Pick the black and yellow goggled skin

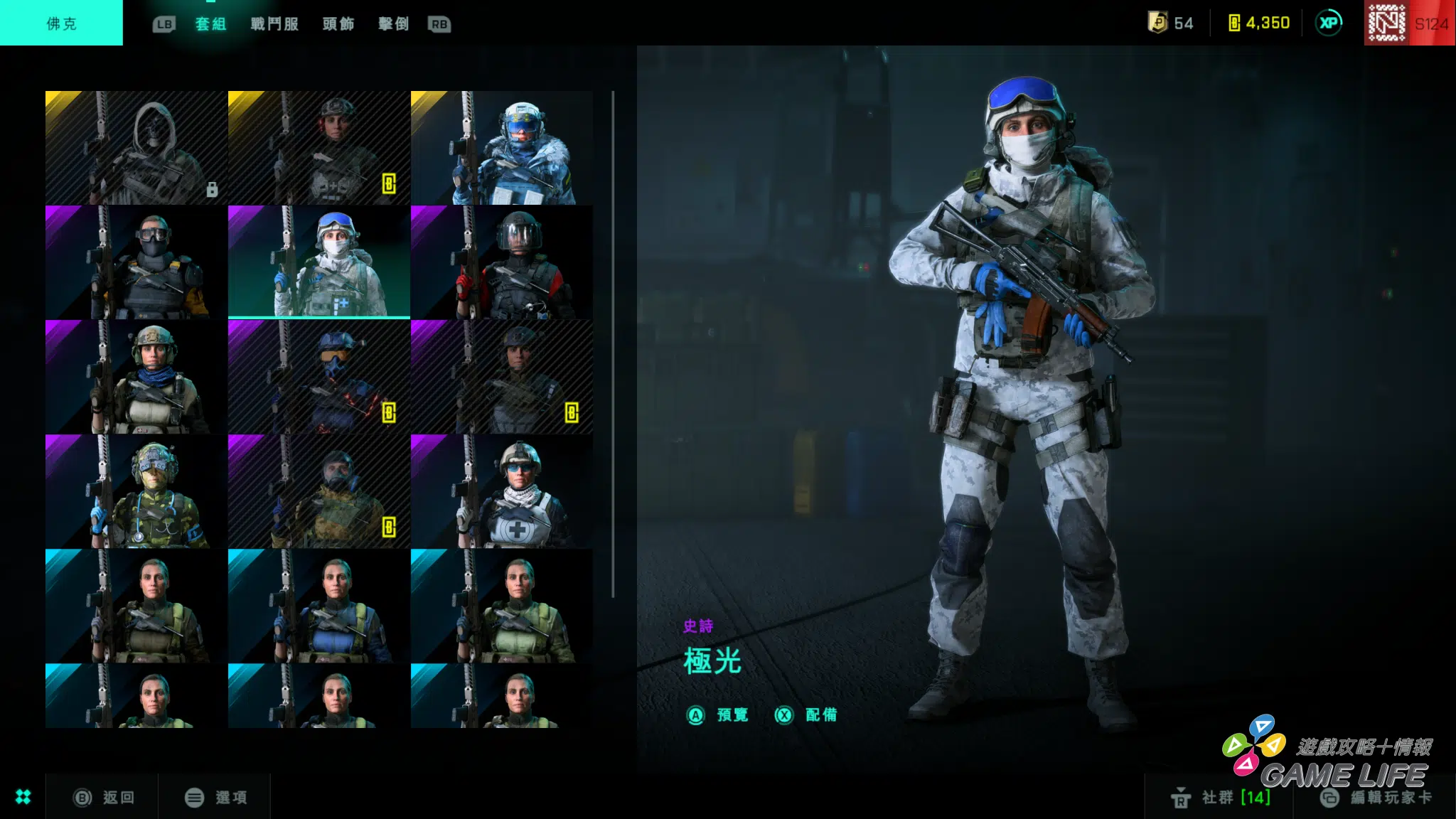tap(136, 262)
